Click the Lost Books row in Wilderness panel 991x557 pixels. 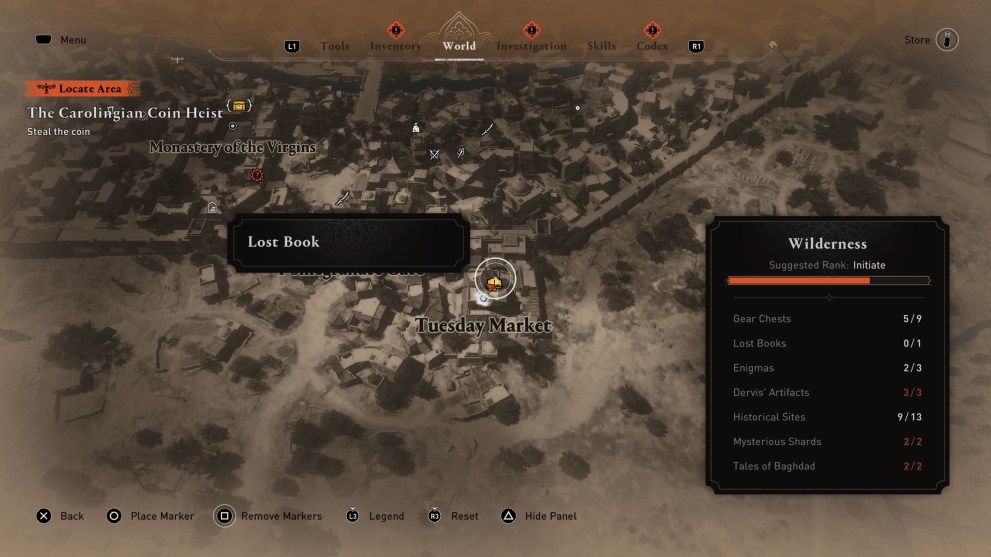(827, 343)
